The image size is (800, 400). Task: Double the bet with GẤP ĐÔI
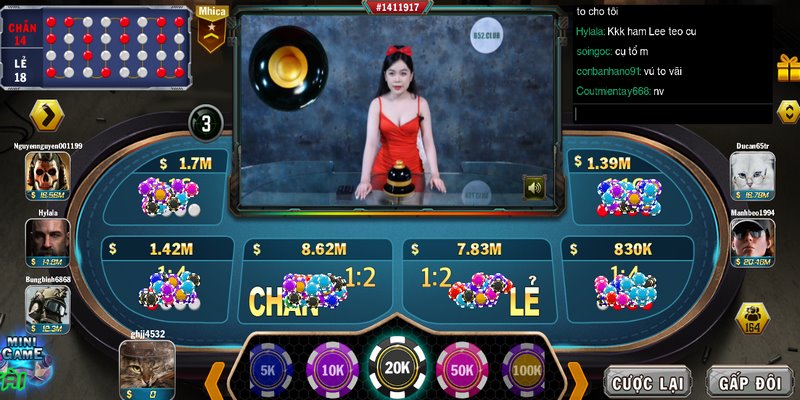click(749, 381)
